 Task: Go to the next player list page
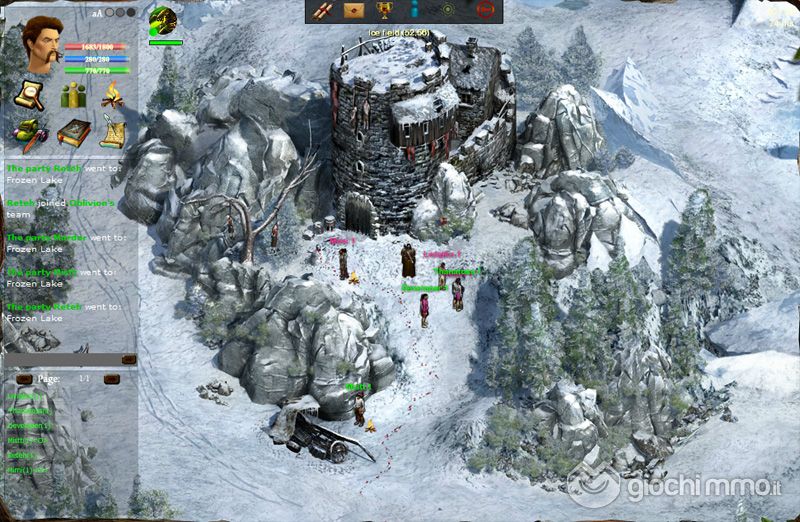(x=112, y=380)
